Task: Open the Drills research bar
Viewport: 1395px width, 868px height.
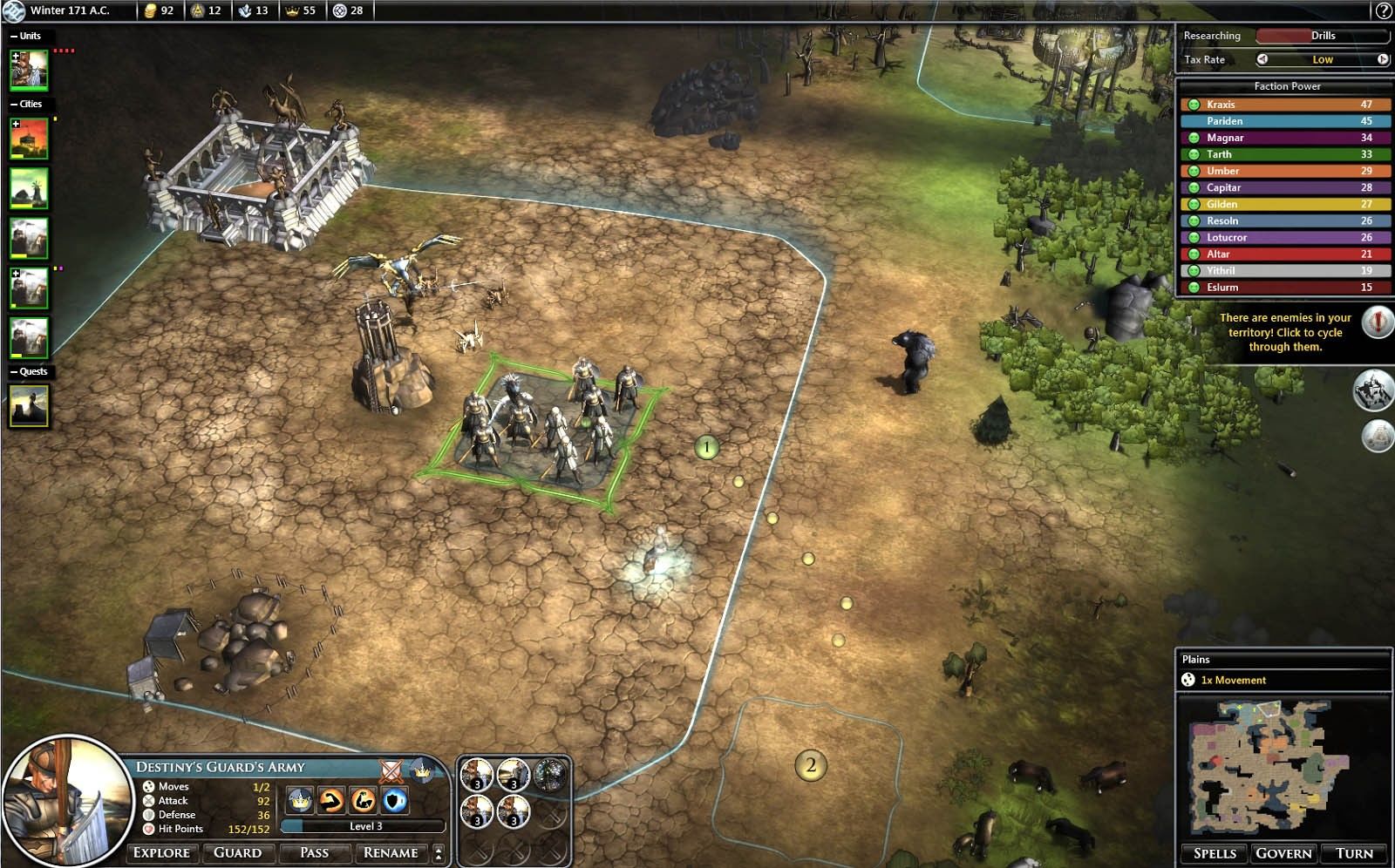Action: pyautogui.click(x=1322, y=36)
